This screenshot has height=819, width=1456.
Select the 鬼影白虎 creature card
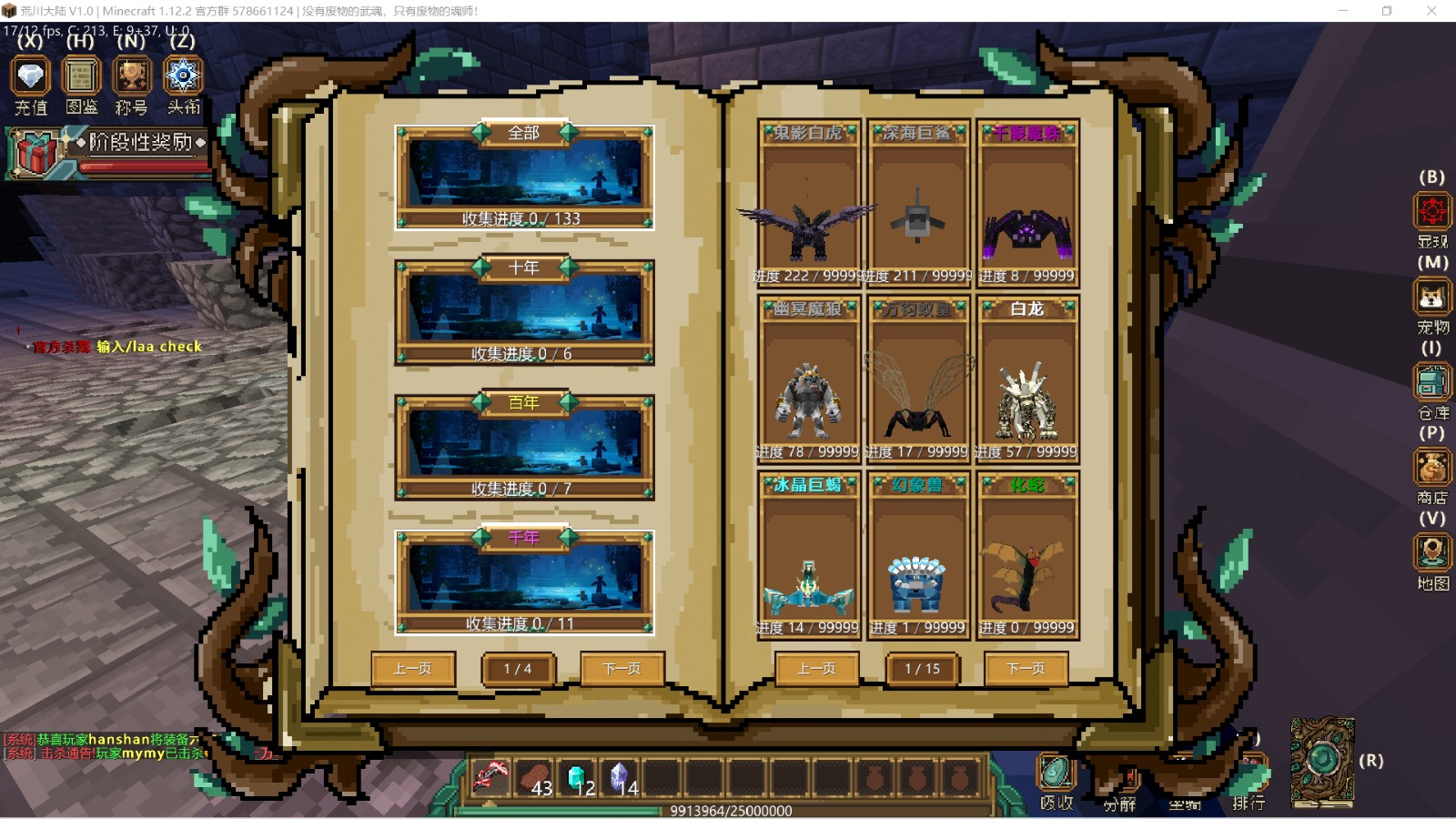point(808,204)
